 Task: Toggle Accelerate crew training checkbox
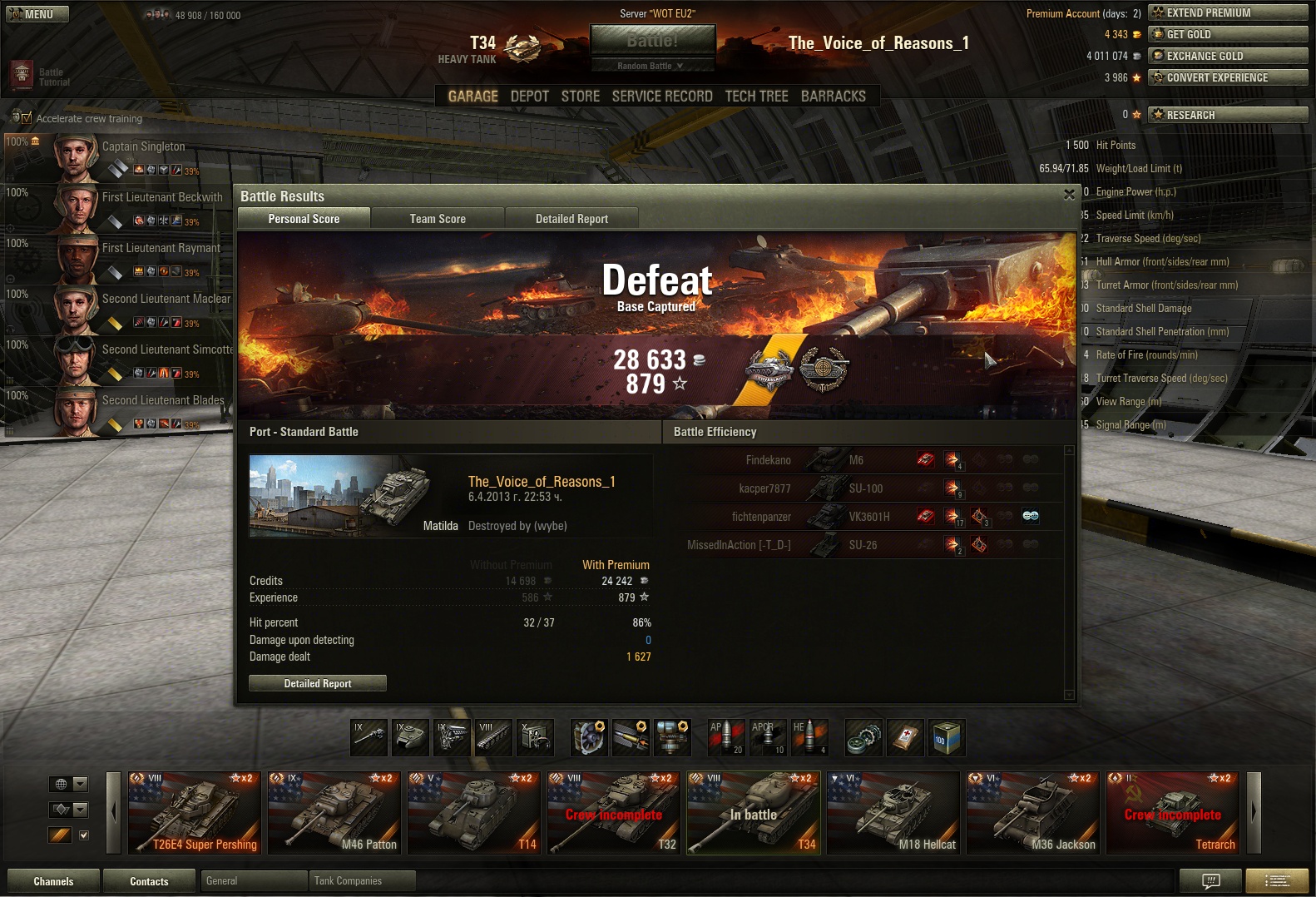coord(26,118)
